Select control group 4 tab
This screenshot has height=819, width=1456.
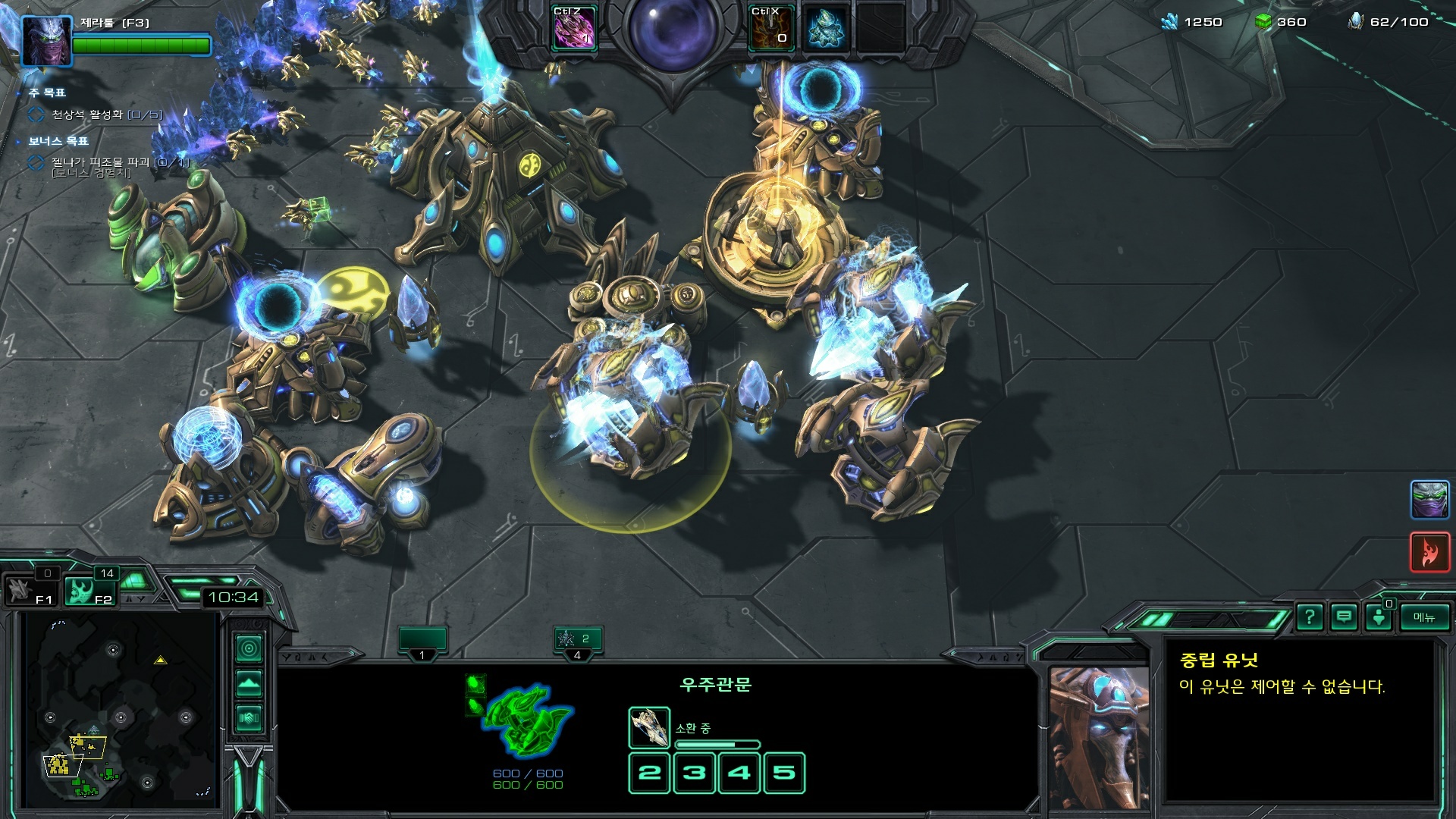click(x=577, y=642)
